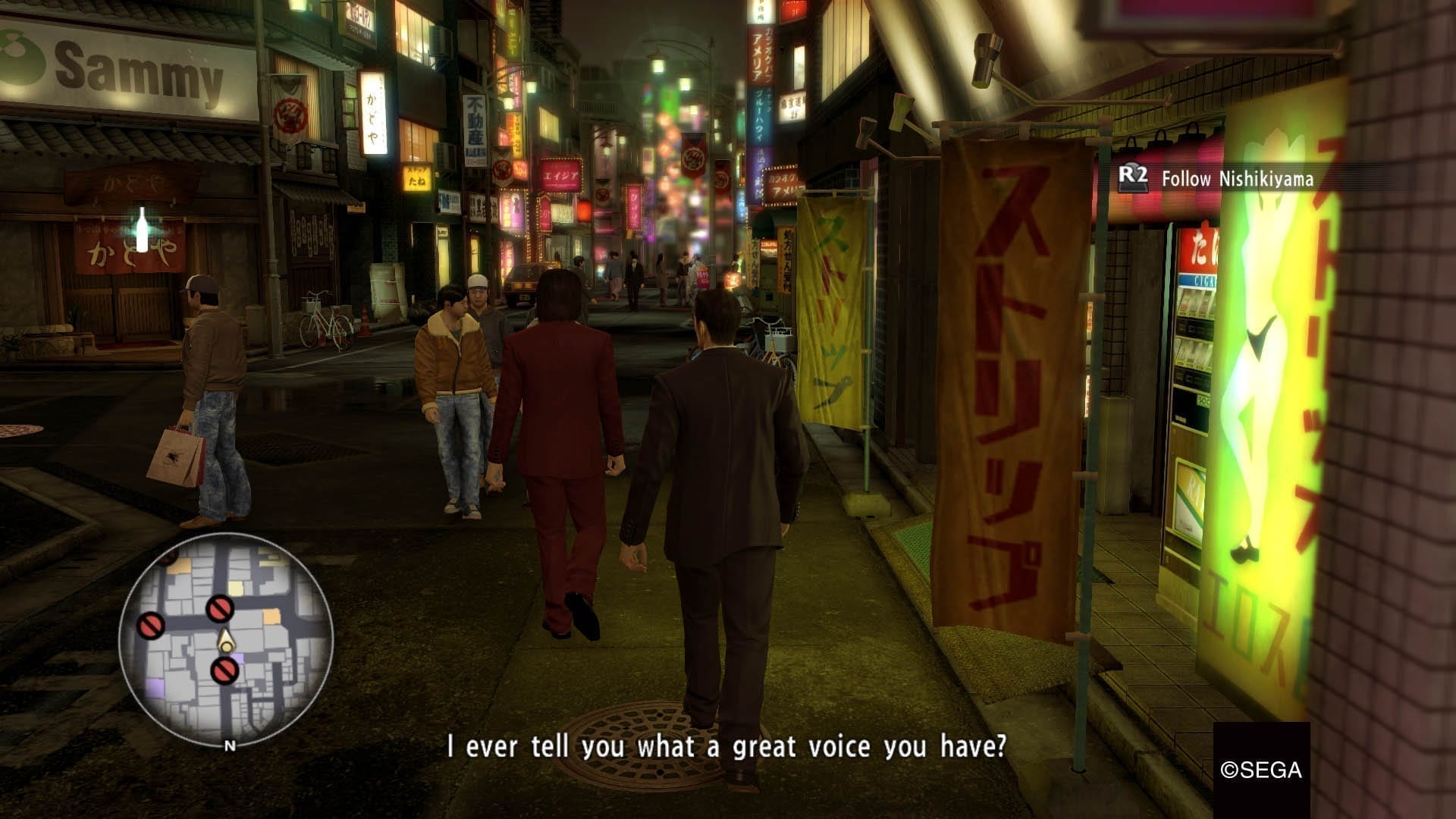Click the circular minimap
Image resolution: width=1456 pixels, height=819 pixels.
226,639
